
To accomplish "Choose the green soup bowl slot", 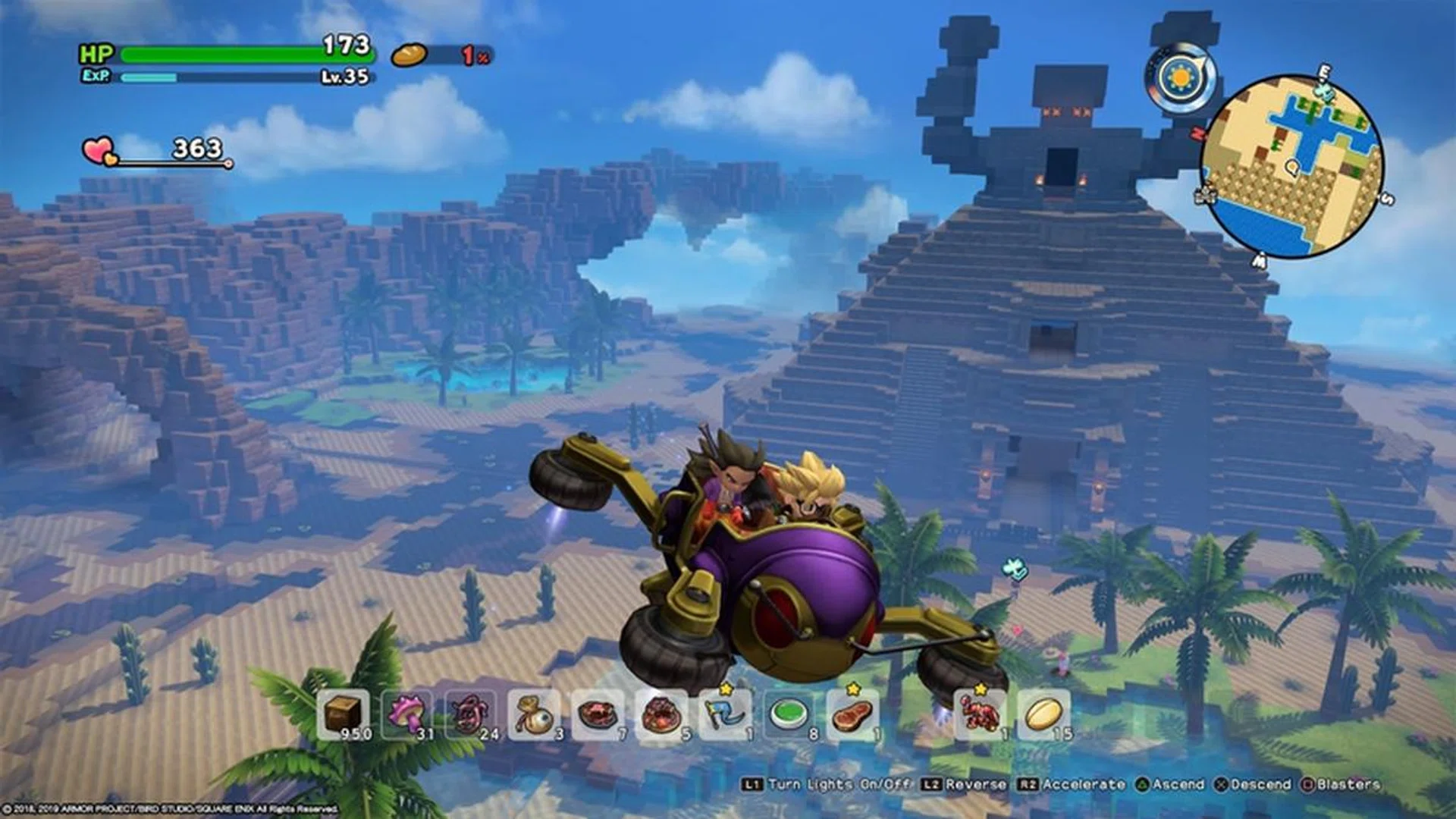I will [x=789, y=714].
